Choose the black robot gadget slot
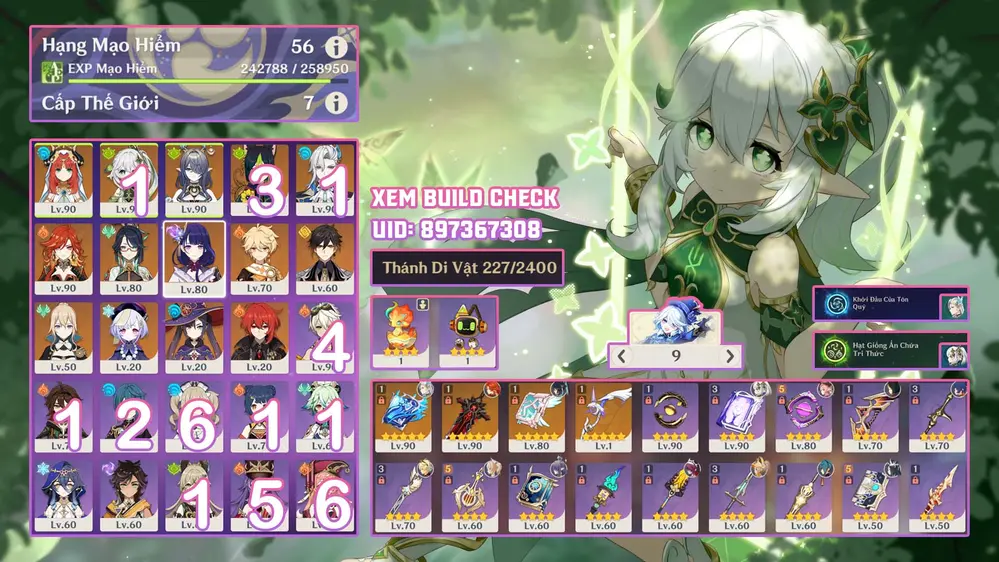Image resolution: width=999 pixels, height=562 pixels. (467, 334)
